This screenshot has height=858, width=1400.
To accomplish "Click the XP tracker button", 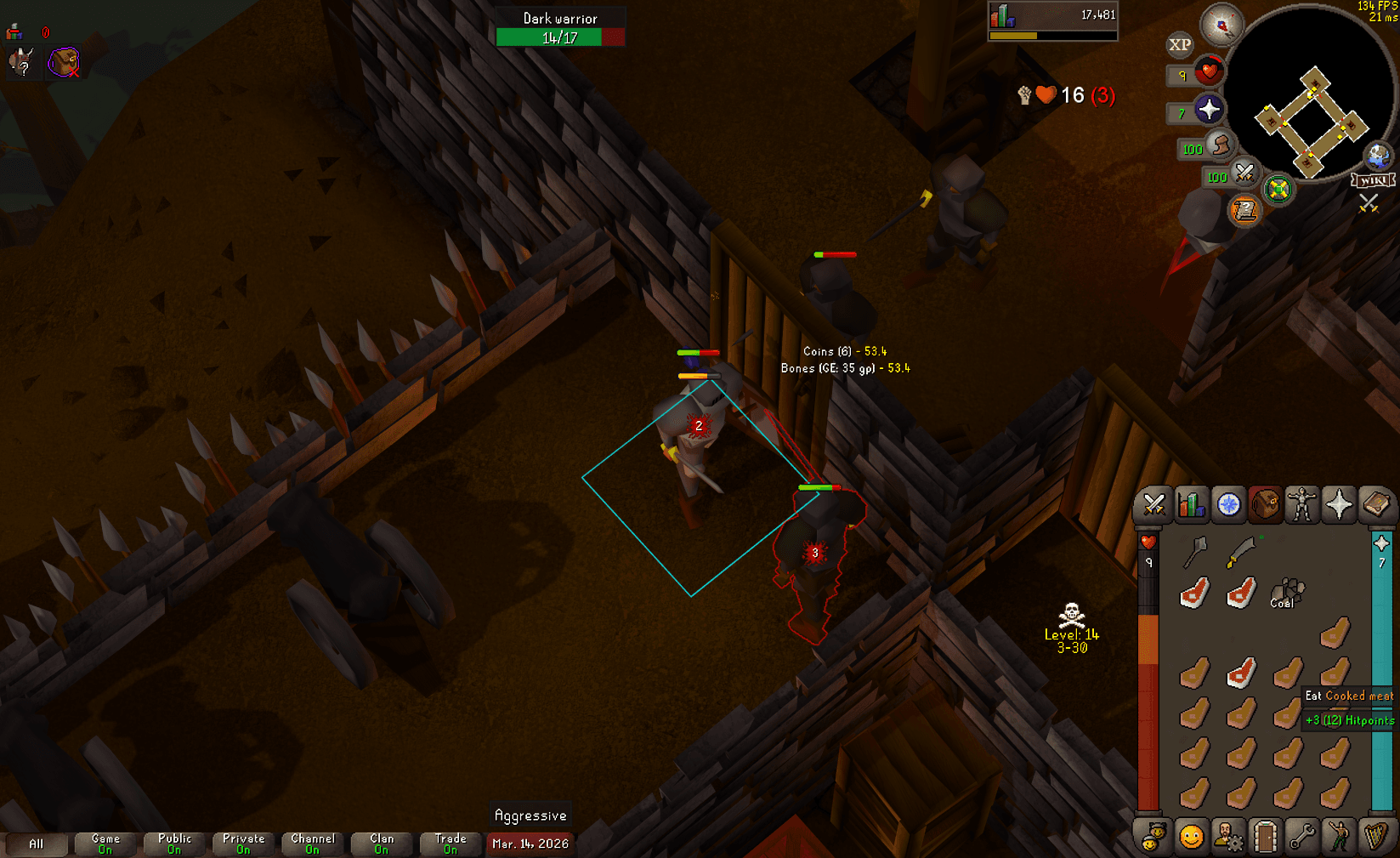I will coord(1178,44).
